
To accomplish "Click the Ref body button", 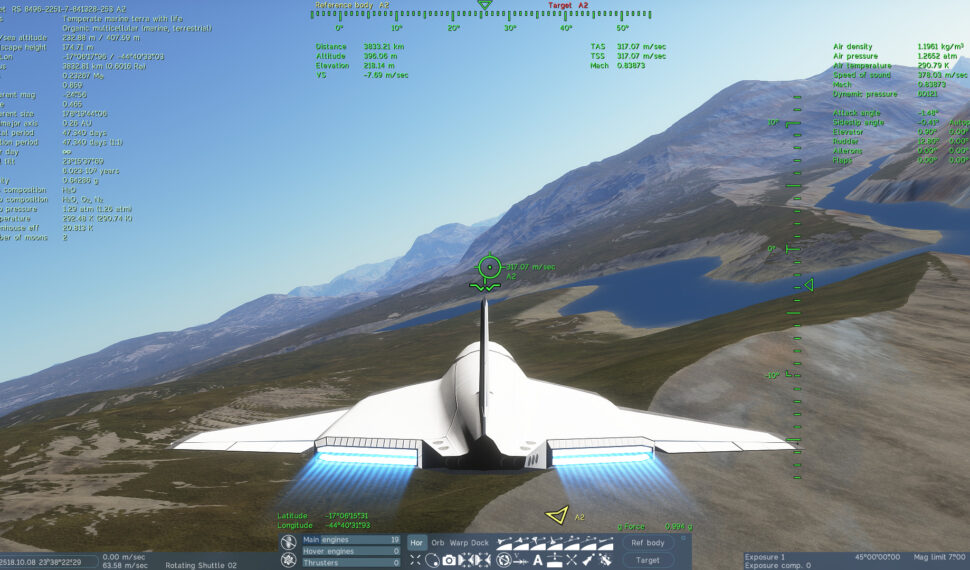I will [x=648, y=543].
